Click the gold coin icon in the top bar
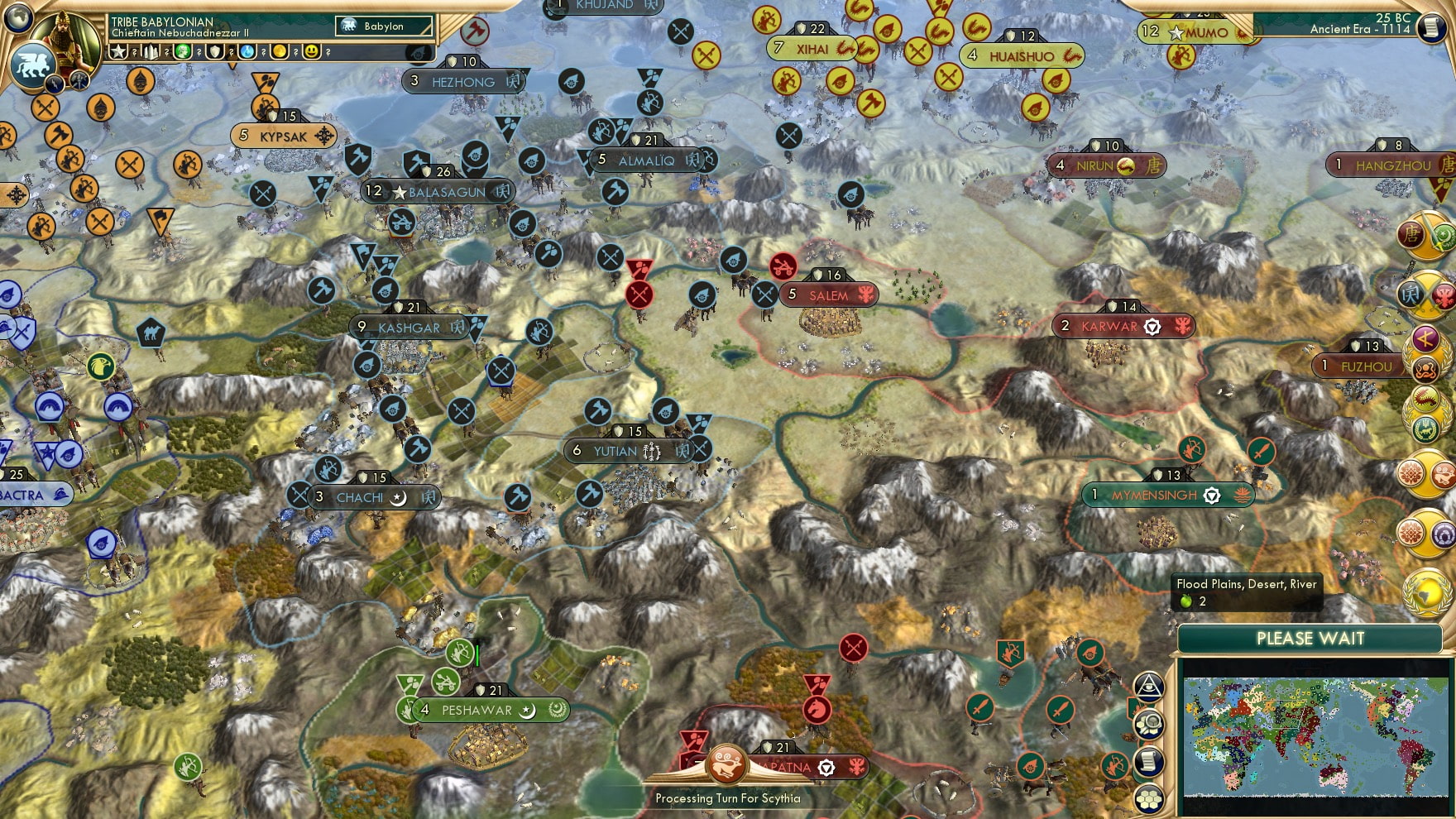 pos(279,52)
